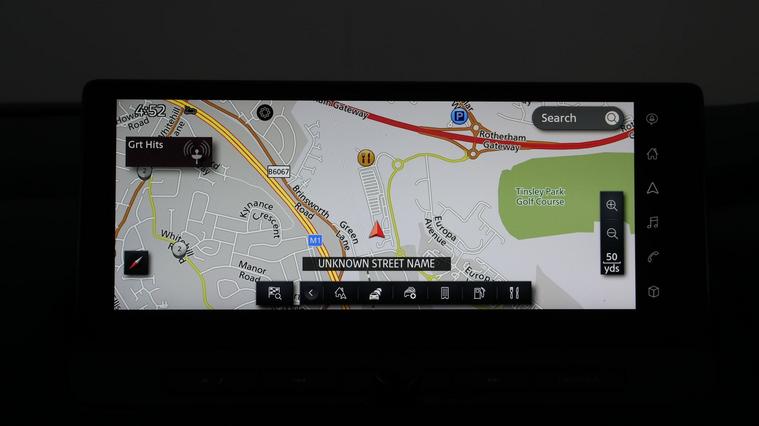The height and width of the screenshot is (426, 759).
Task: Open the Search field
Action: [578, 118]
